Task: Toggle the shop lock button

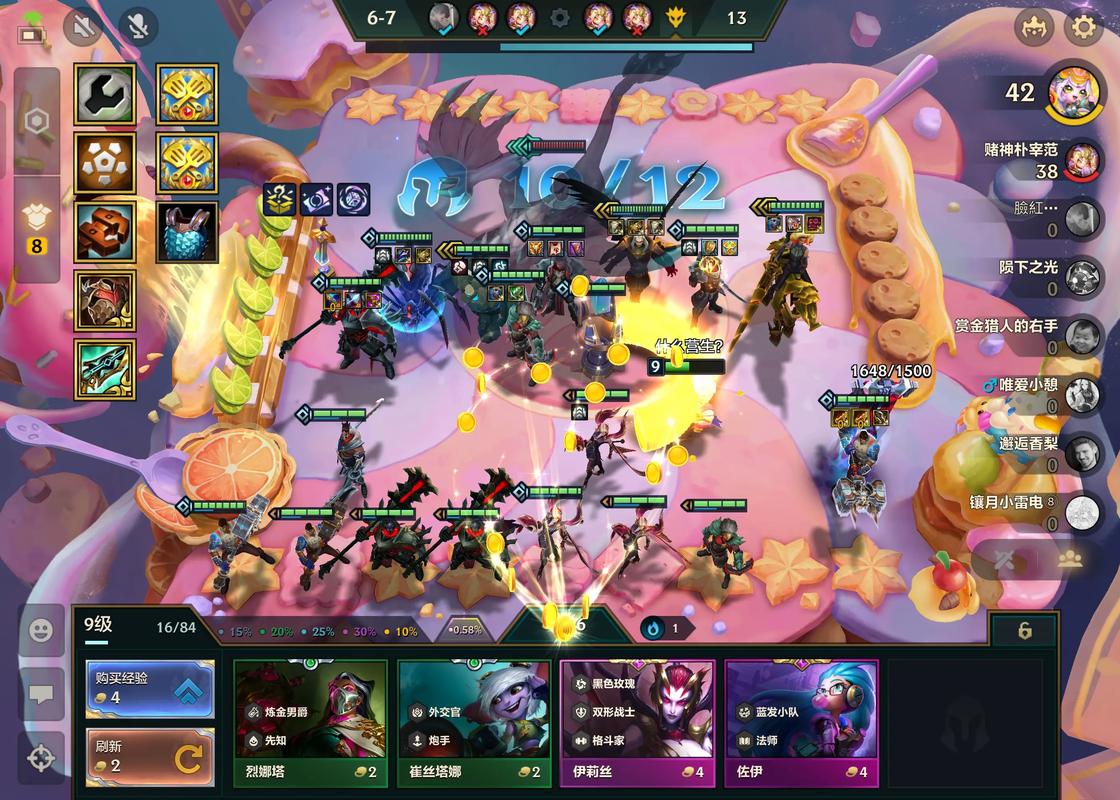Action: [x=1024, y=631]
